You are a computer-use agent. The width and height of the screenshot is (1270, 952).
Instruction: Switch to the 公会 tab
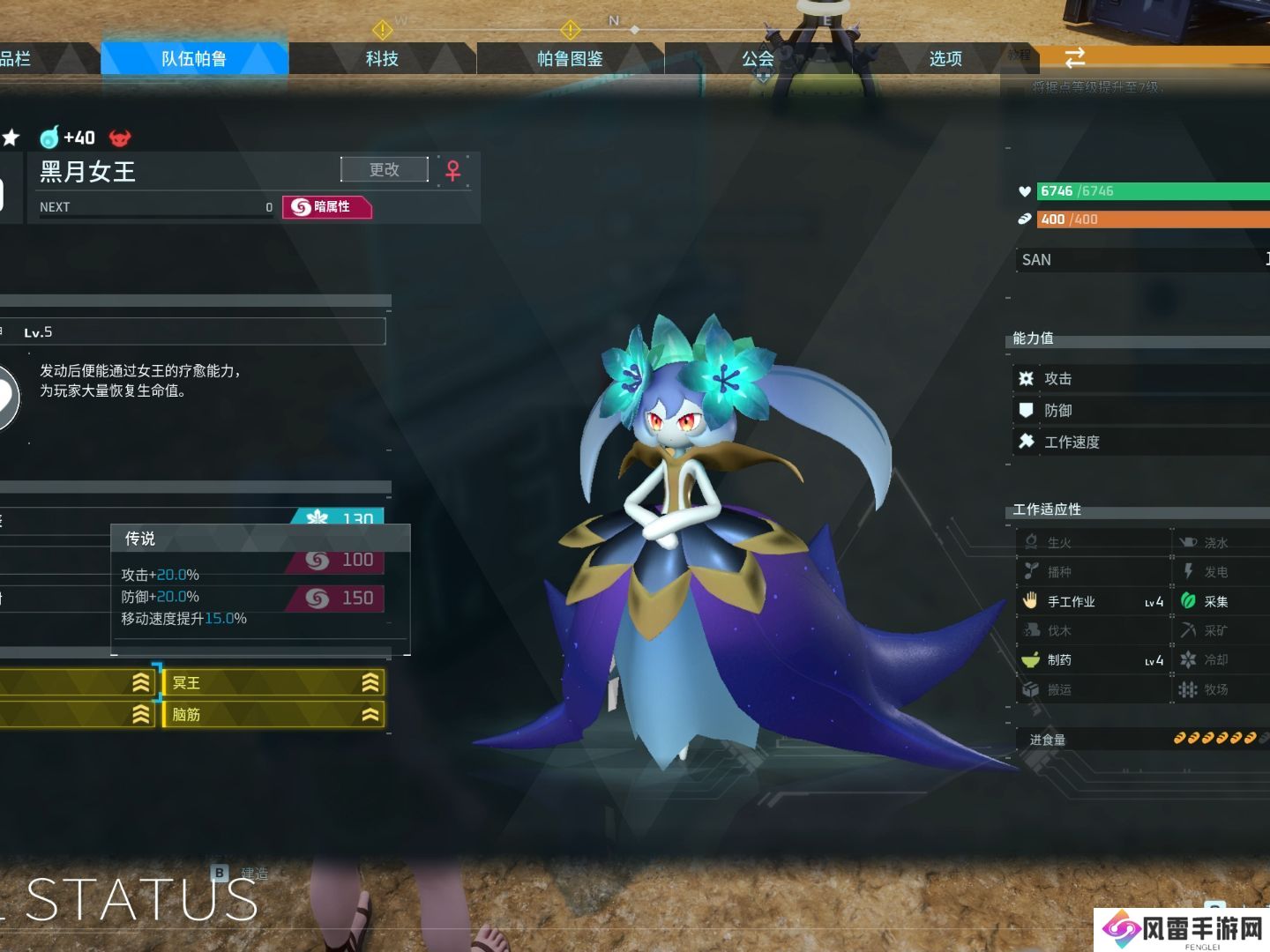point(758,59)
